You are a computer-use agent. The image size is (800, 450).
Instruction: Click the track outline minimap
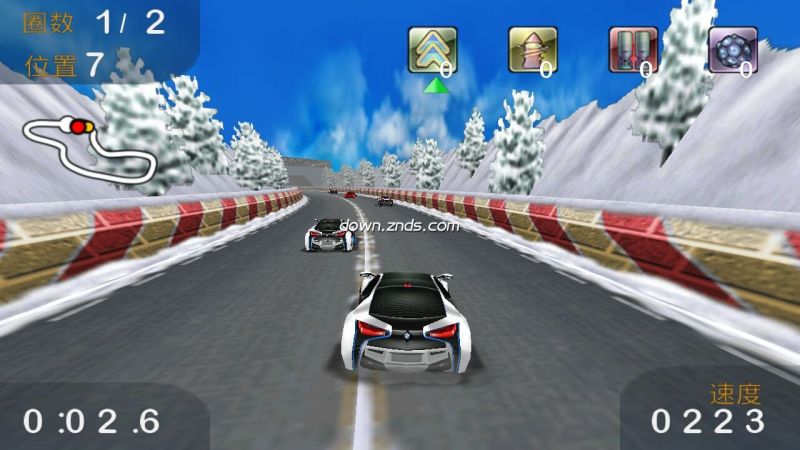(x=90, y=148)
